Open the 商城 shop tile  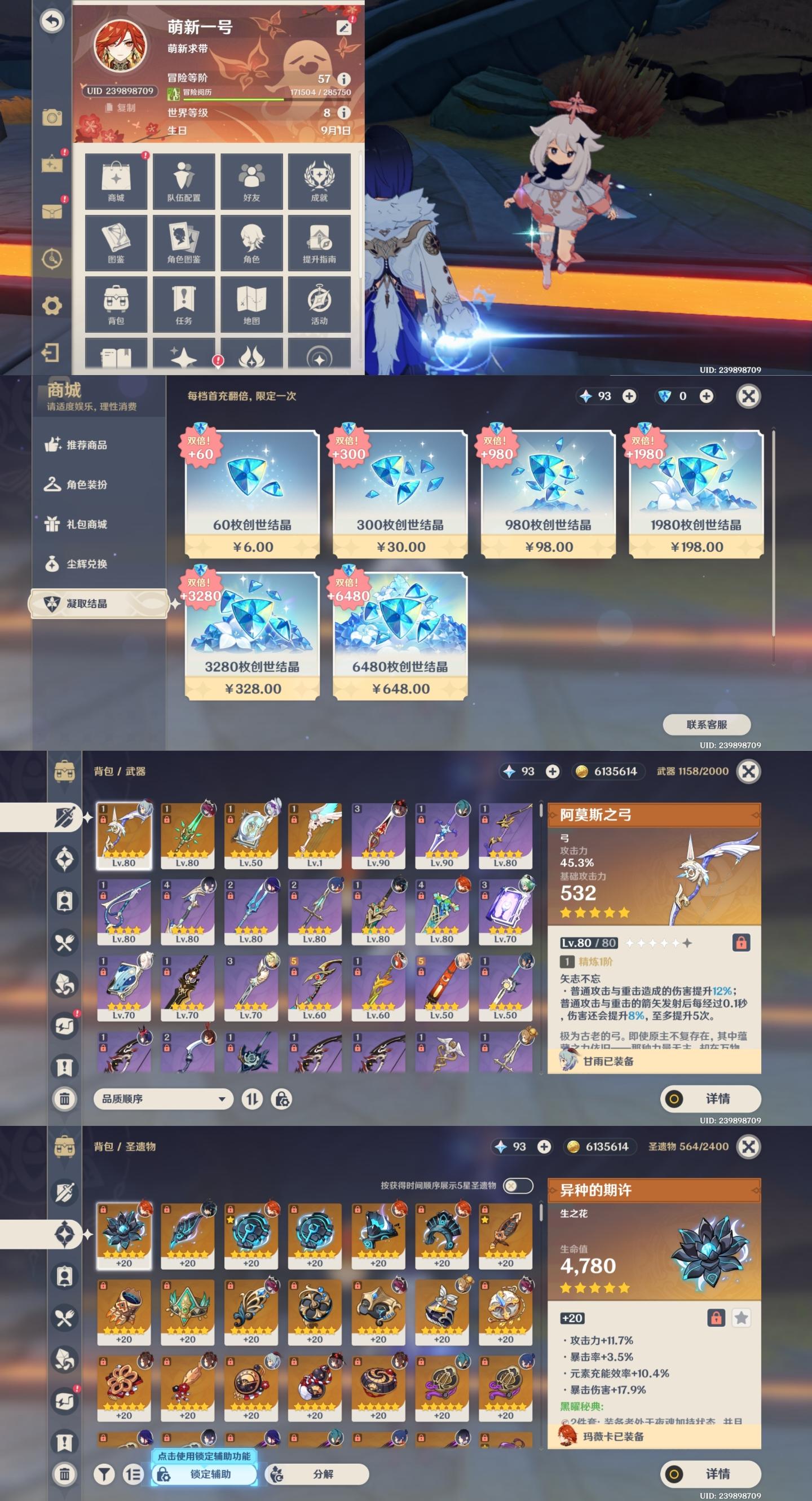[116, 181]
